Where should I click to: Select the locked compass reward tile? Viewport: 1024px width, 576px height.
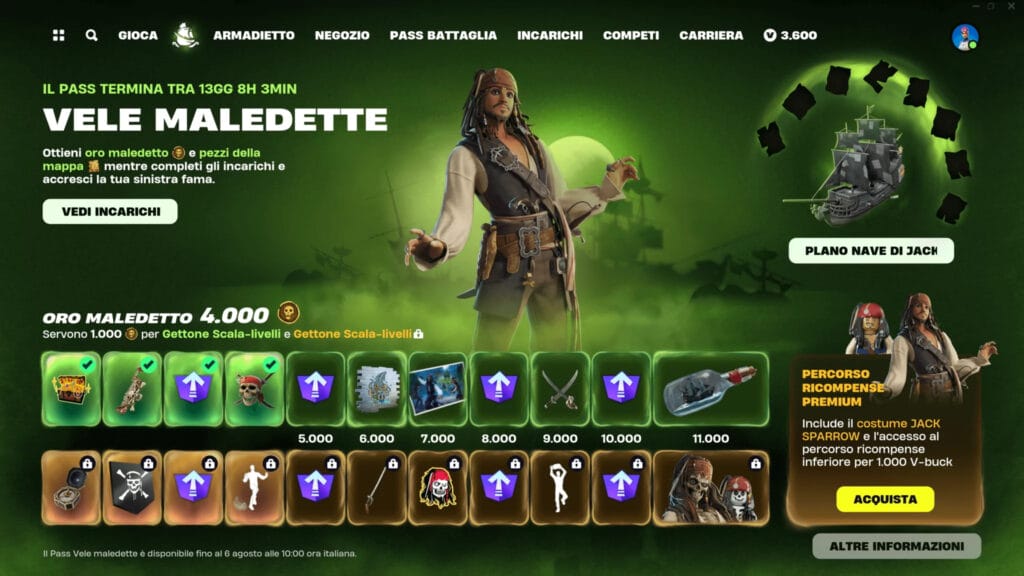pyautogui.click(x=71, y=487)
